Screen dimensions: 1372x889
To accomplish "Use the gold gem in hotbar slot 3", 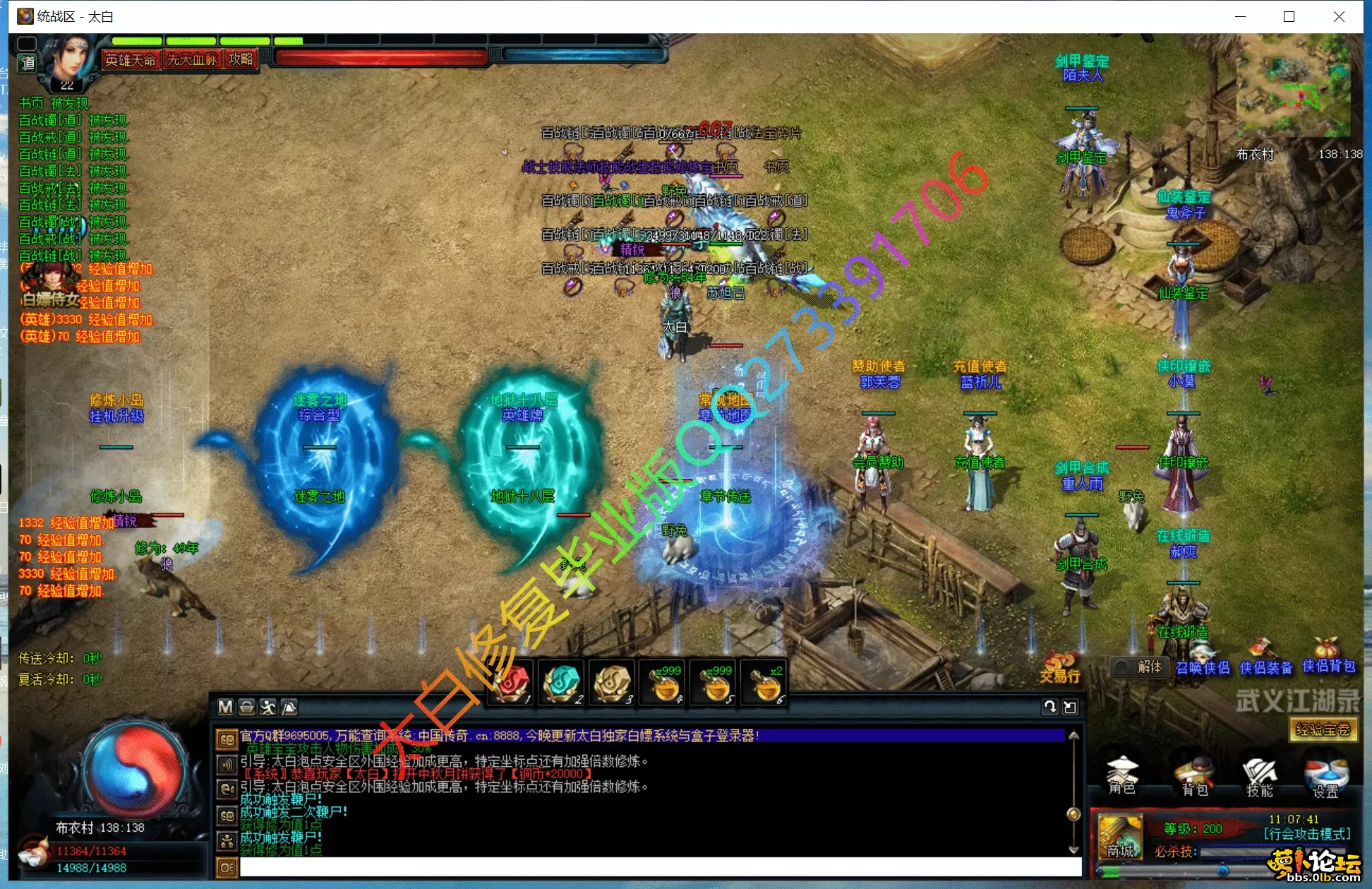I will (x=612, y=683).
